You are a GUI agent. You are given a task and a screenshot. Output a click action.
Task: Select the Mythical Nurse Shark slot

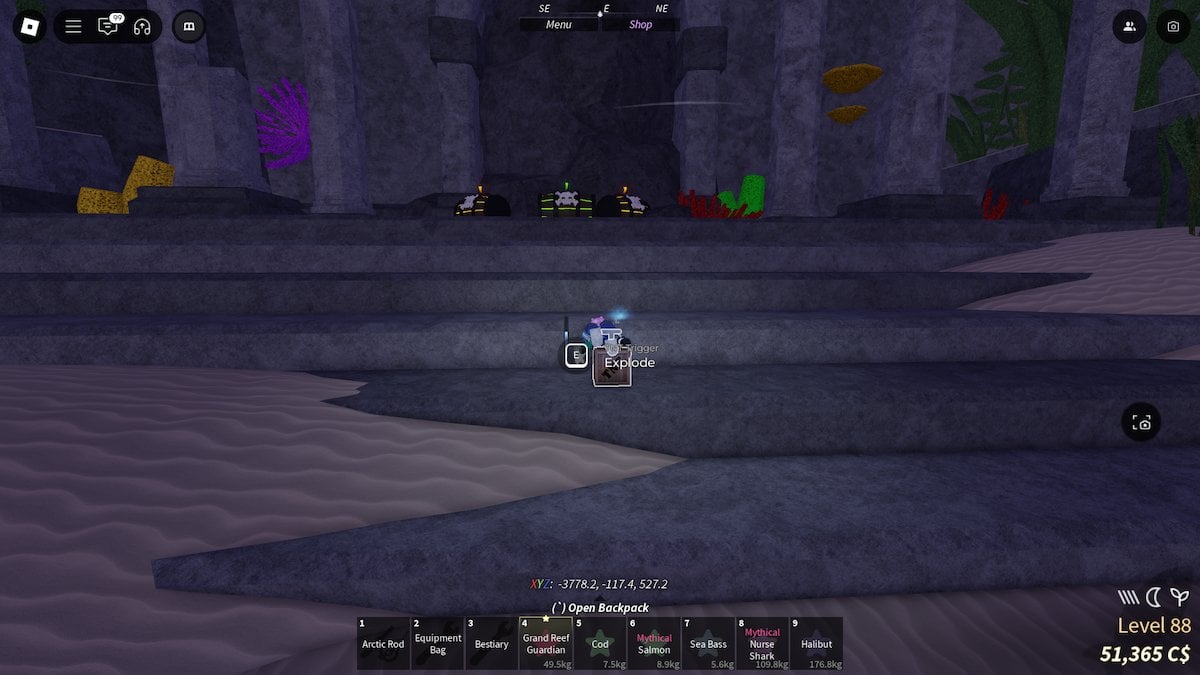(762, 643)
